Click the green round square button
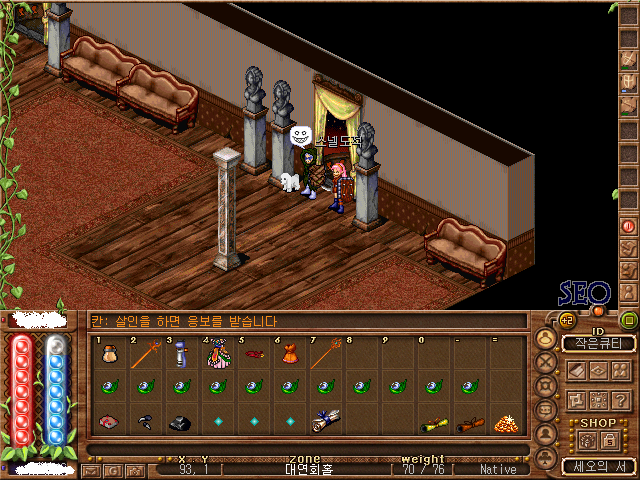Image resolution: width=640 pixels, height=480 pixels. (628, 321)
